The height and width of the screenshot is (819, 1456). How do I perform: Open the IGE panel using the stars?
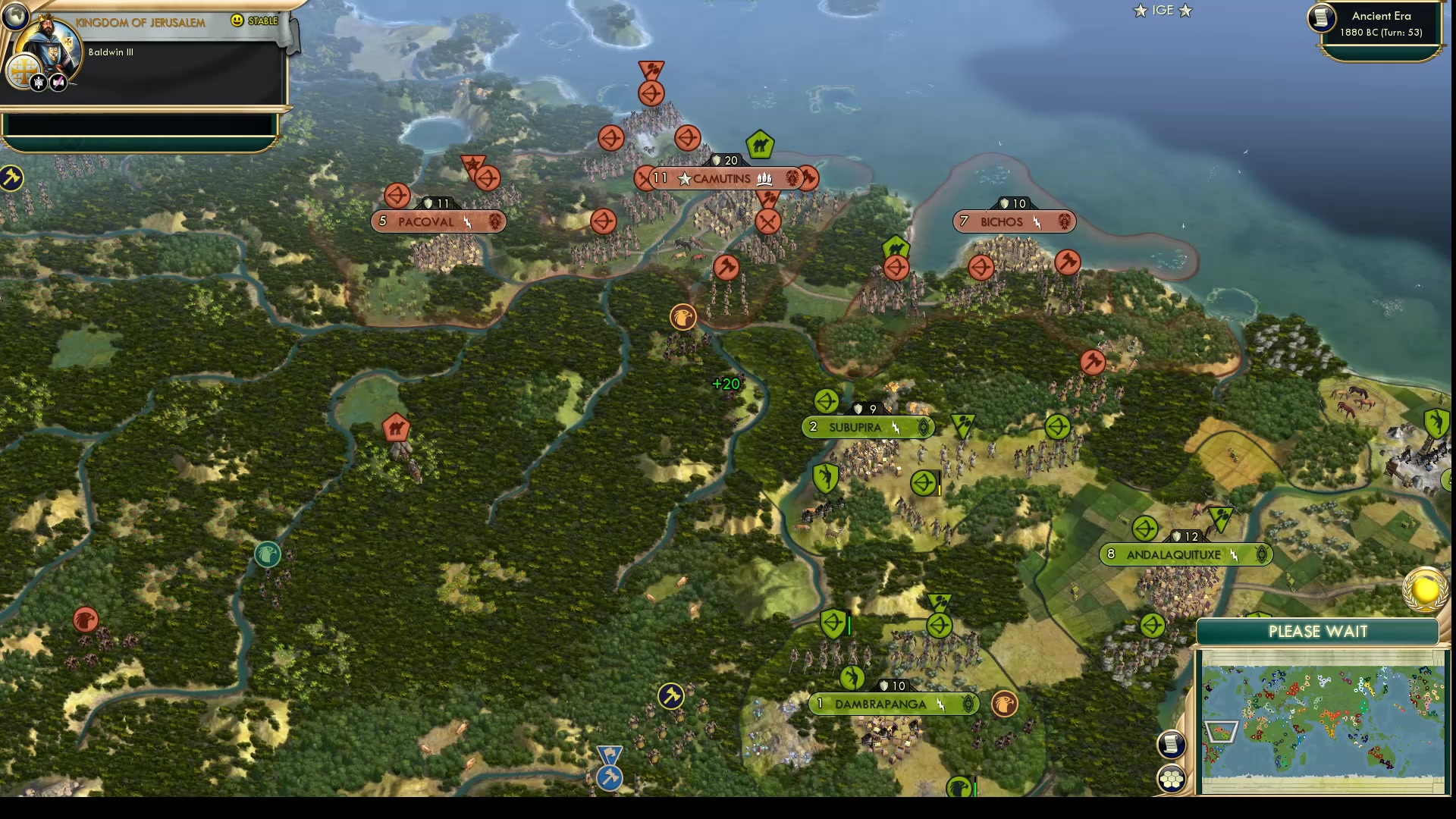pos(1162,11)
